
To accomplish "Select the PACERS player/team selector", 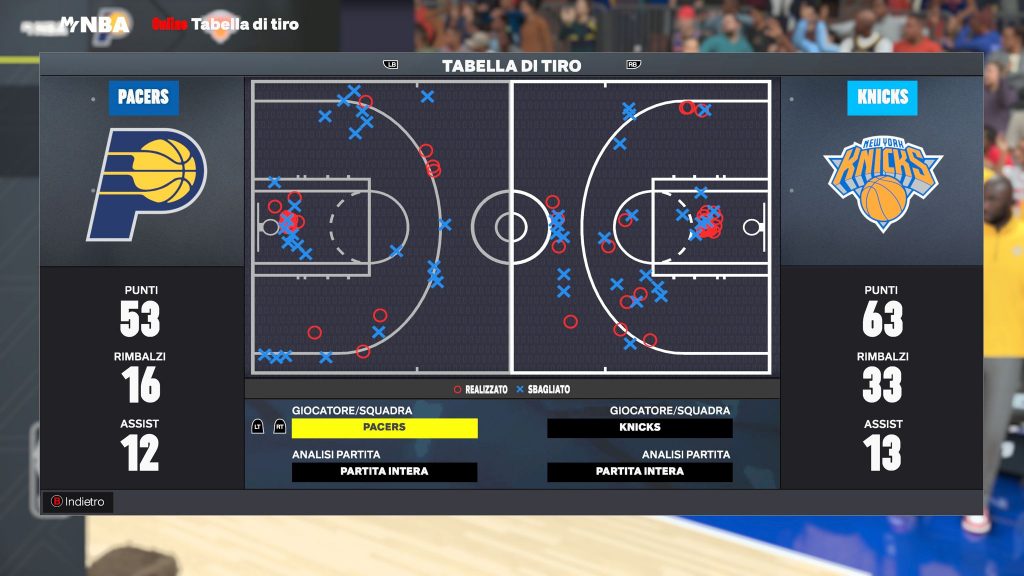I will coord(384,428).
